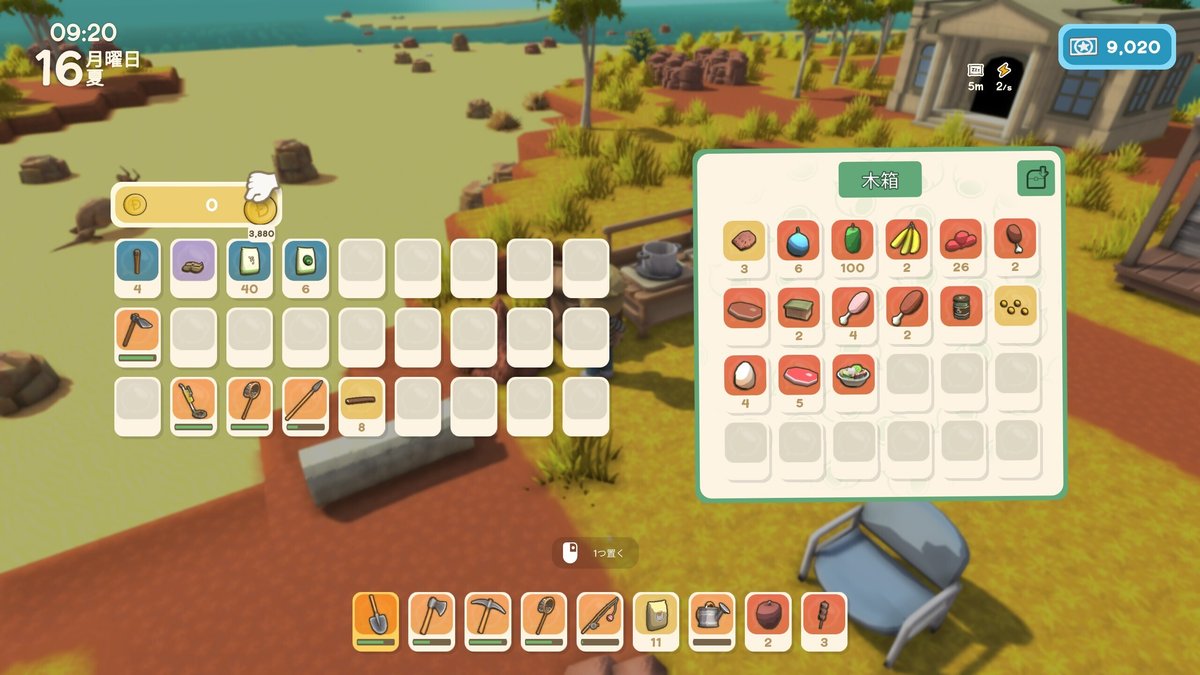
Task: Click the chest deposit-all button beside 木箱
Action: [x=1035, y=178]
